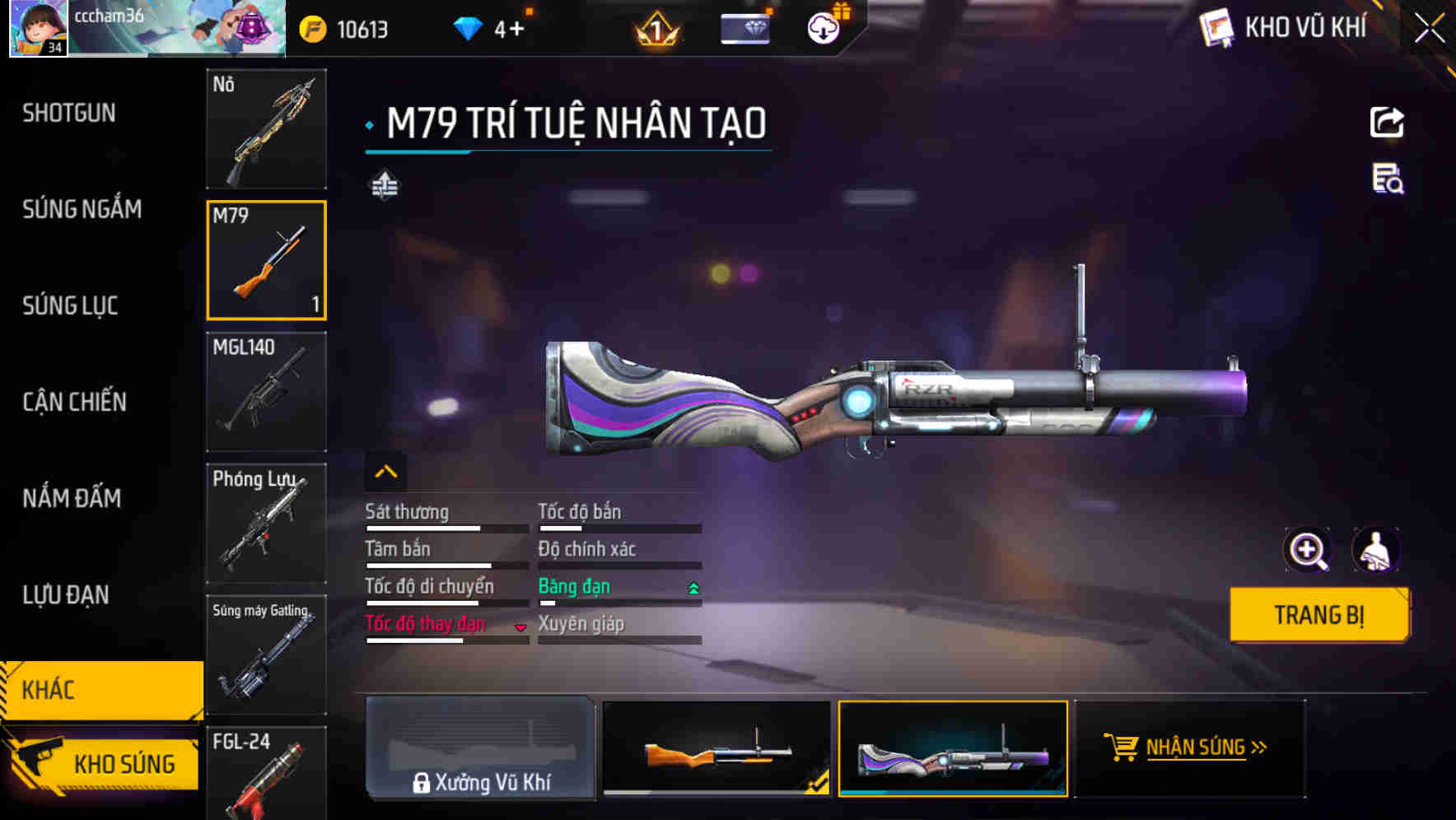1456x820 pixels.
Task: Open the SÚNG NGẮM category
Action: [82, 209]
